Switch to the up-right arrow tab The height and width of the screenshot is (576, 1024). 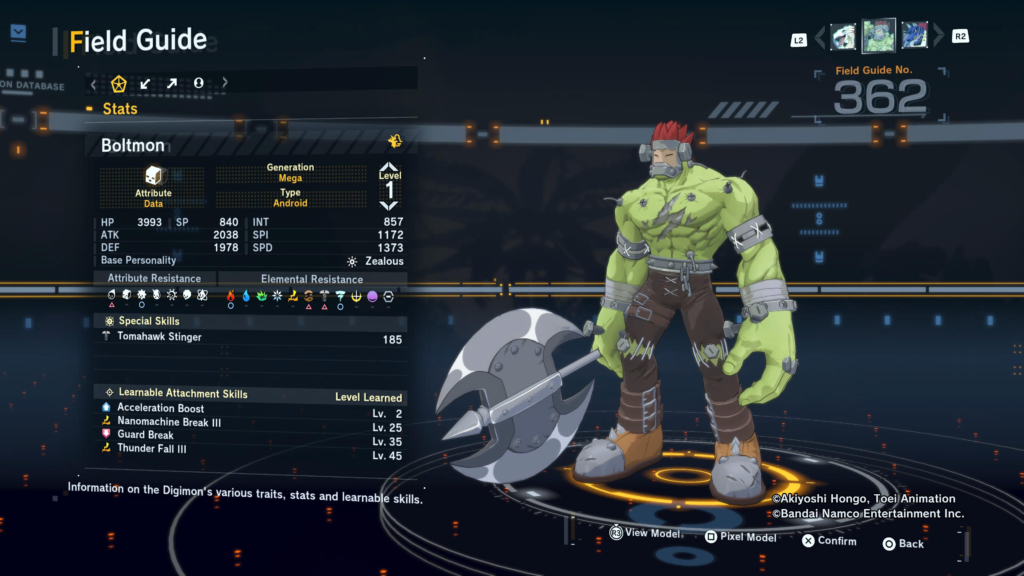(x=172, y=84)
